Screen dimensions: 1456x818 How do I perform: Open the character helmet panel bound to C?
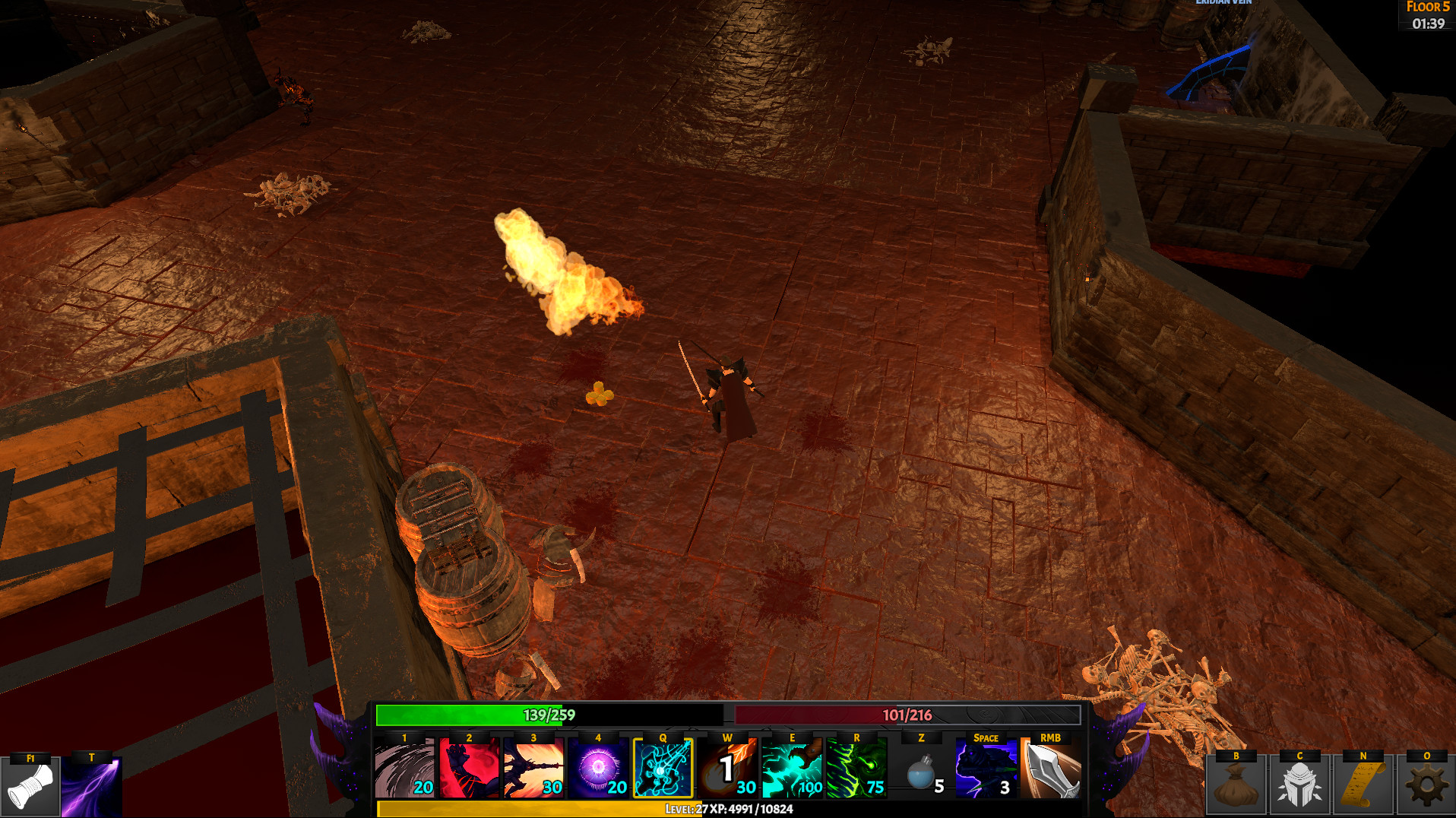[1301, 787]
